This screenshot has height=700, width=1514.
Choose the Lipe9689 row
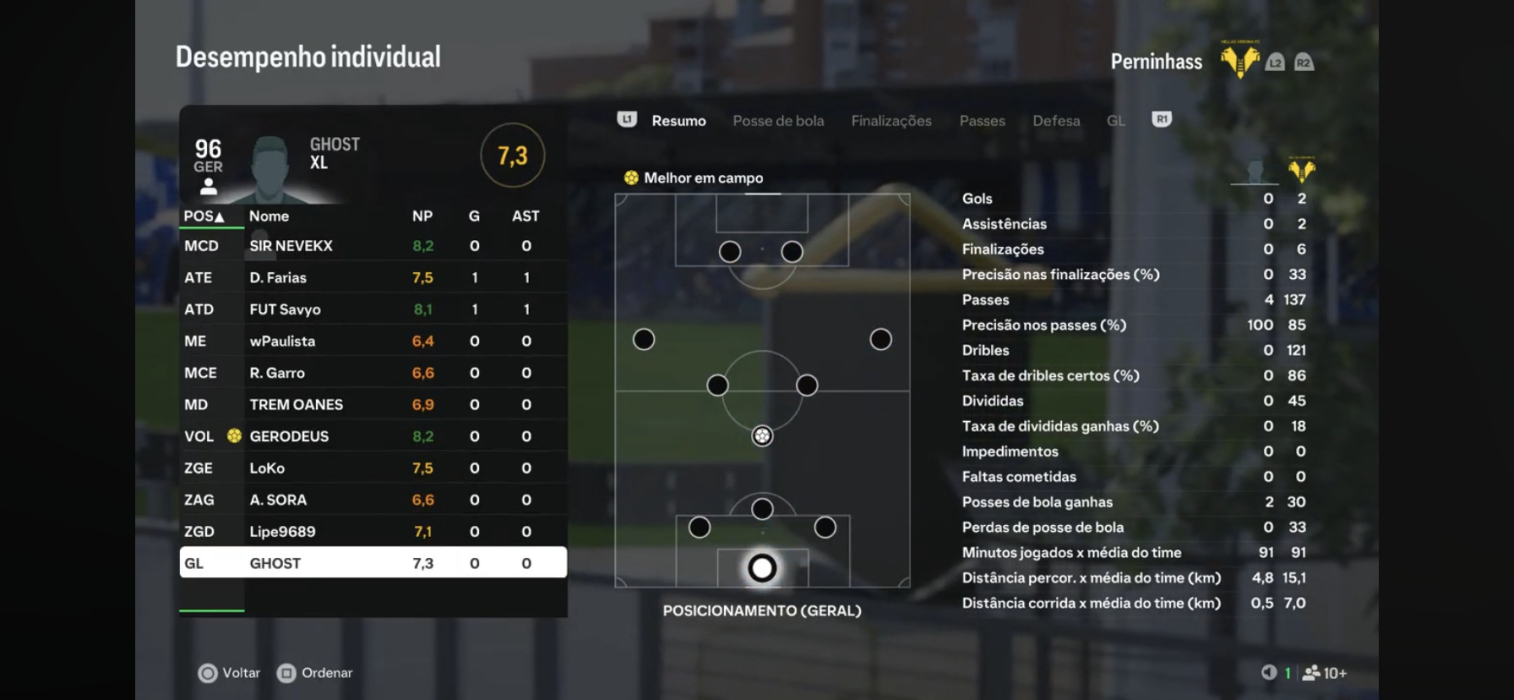[x=372, y=532]
